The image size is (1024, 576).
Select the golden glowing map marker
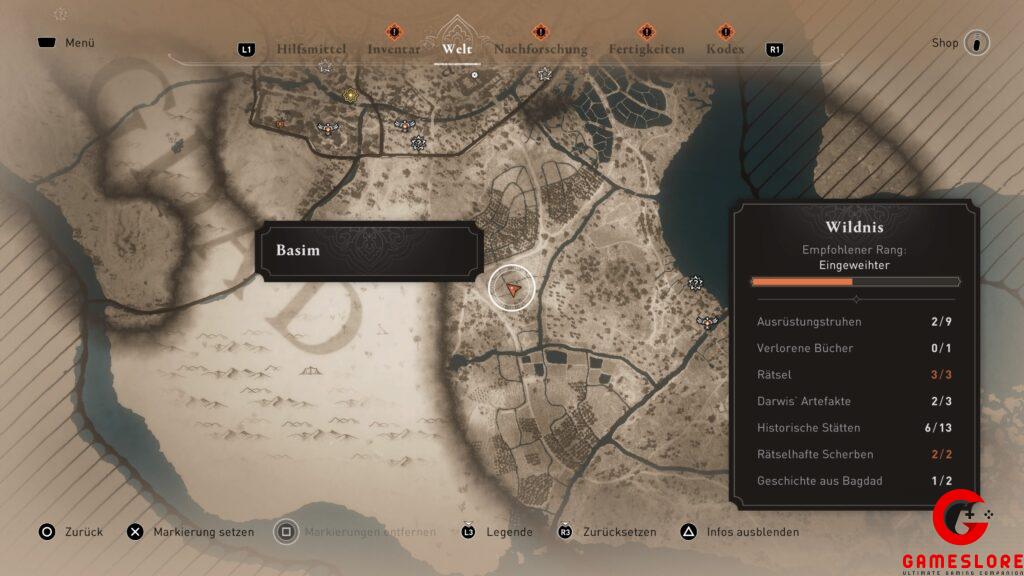(350, 96)
